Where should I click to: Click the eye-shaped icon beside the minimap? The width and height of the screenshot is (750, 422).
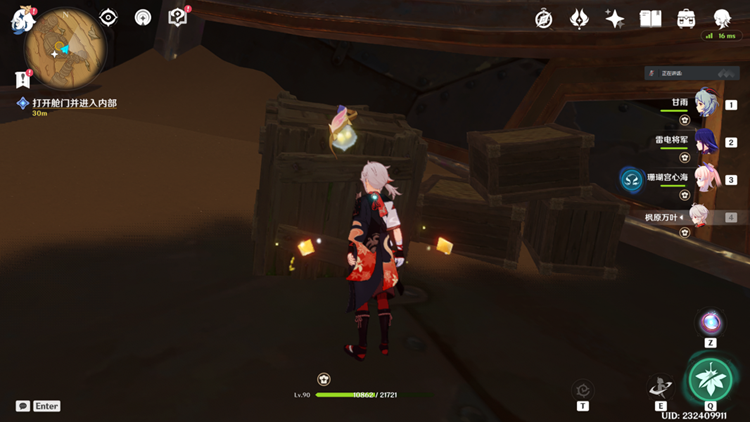click(x=108, y=17)
